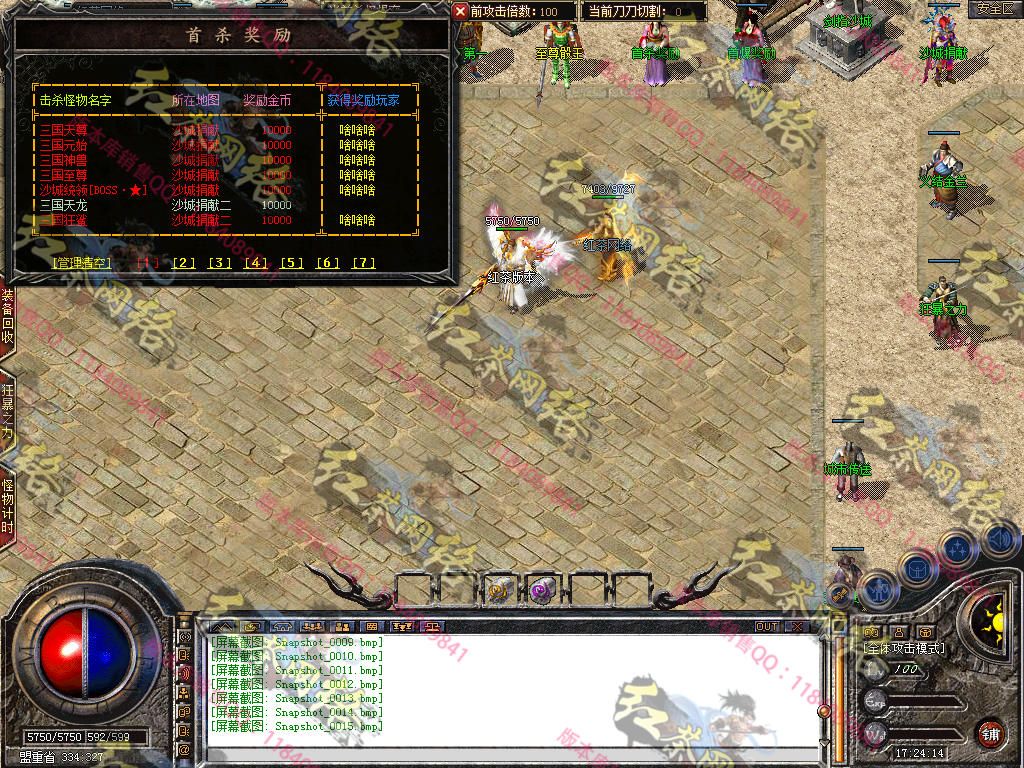
Task: Click the 全体攻击模式 attack mode label
Action: click(903, 648)
